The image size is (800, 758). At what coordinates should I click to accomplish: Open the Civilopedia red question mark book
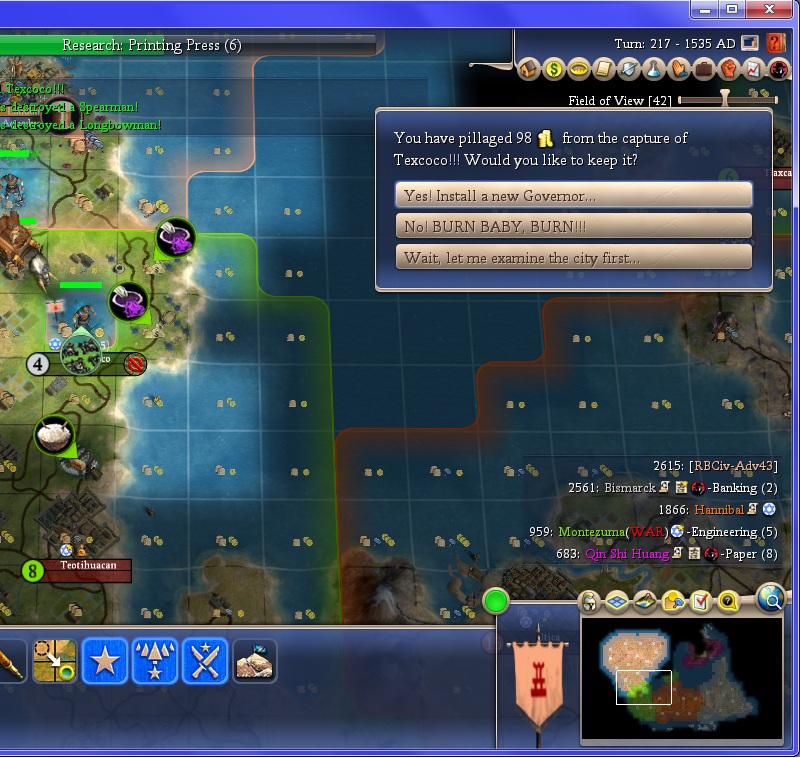pos(776,43)
